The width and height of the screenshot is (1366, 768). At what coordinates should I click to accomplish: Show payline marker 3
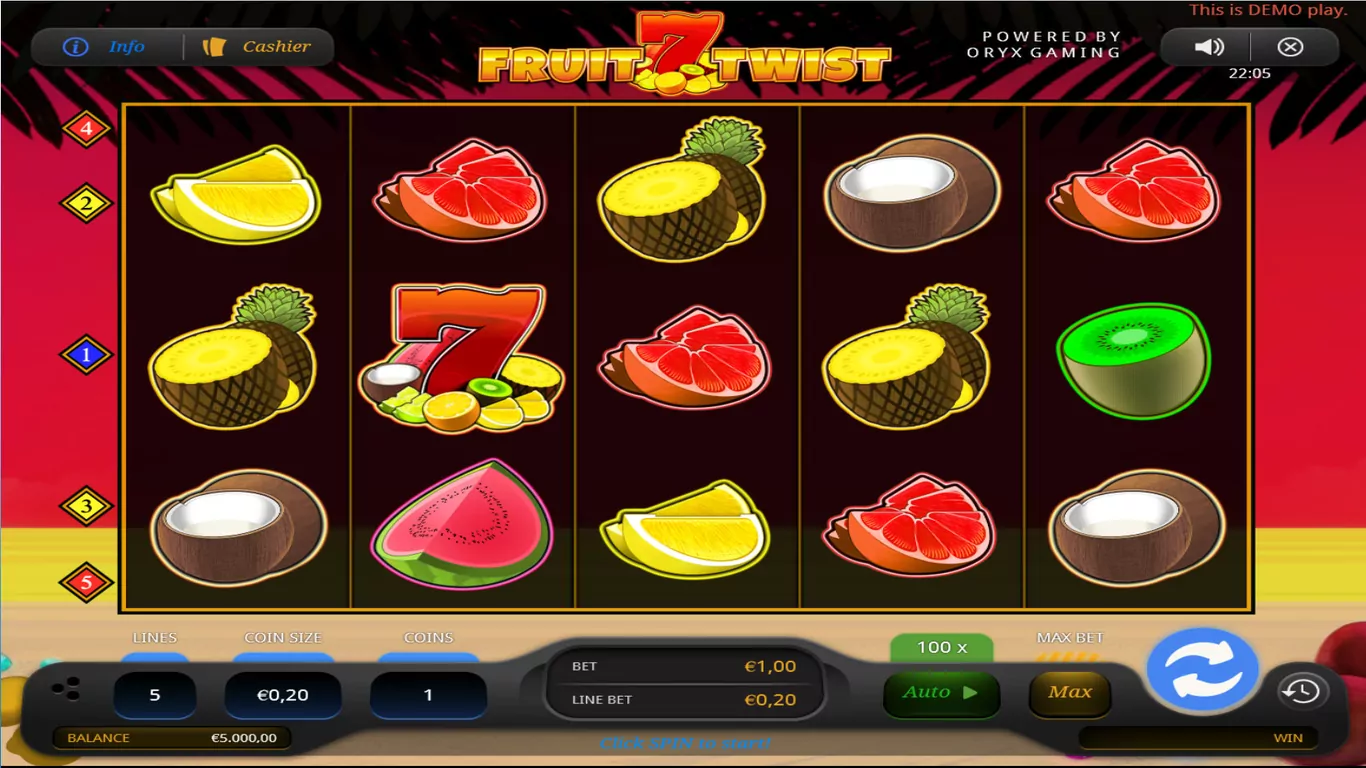[x=87, y=507]
